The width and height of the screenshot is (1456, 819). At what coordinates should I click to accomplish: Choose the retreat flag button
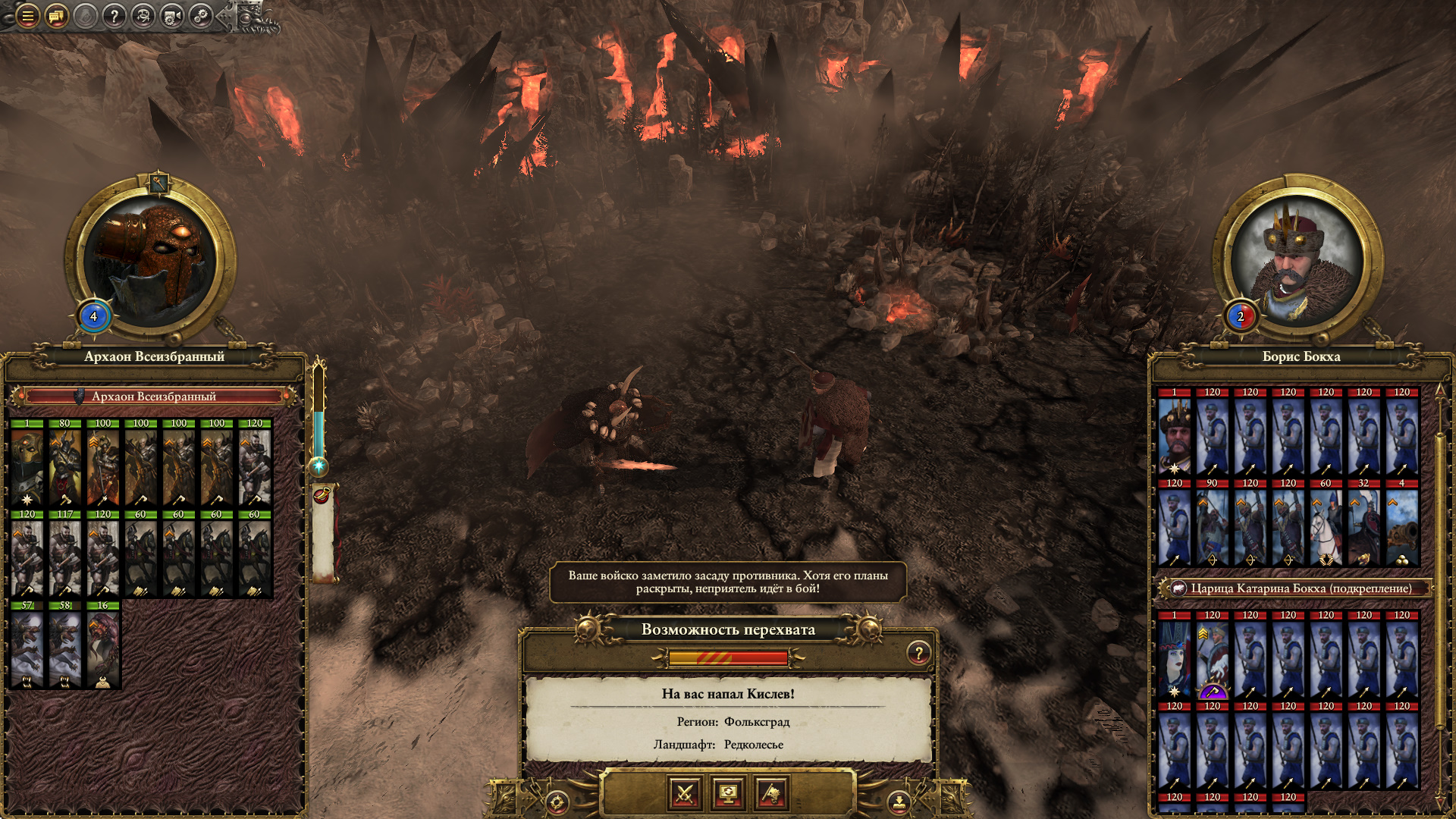pos(772,794)
